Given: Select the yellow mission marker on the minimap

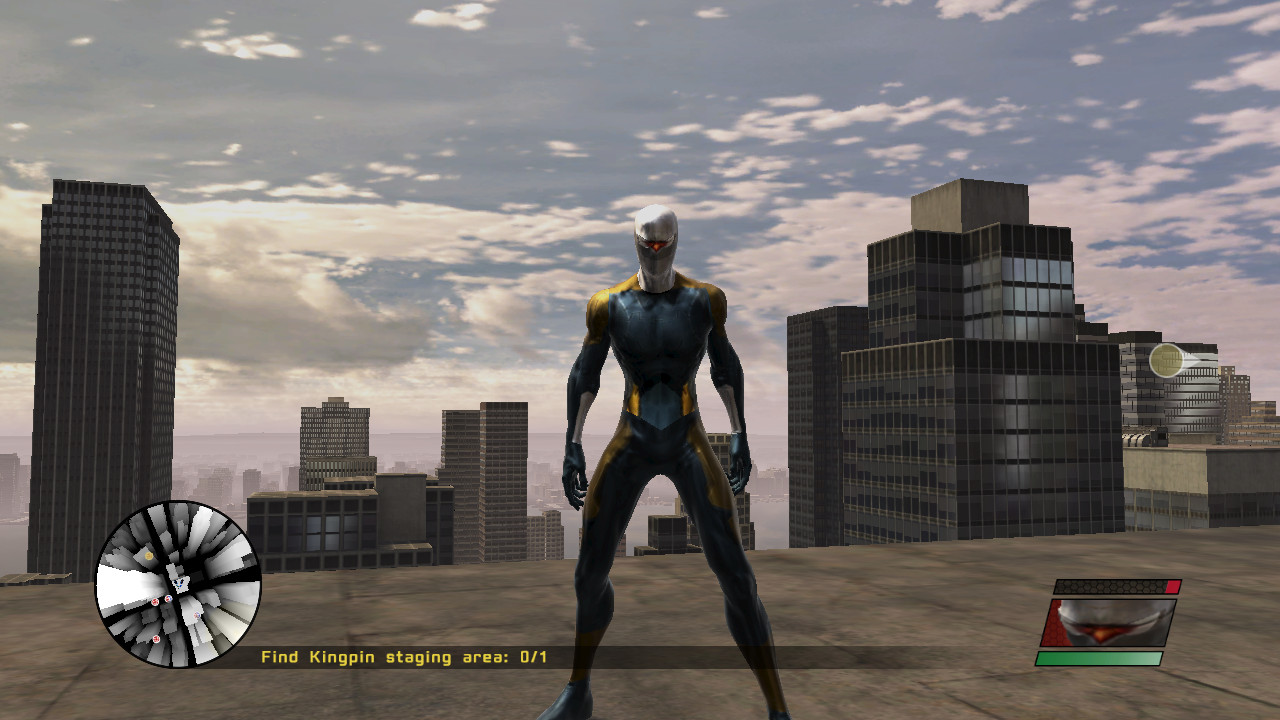Looking at the screenshot, I should (x=149, y=555).
